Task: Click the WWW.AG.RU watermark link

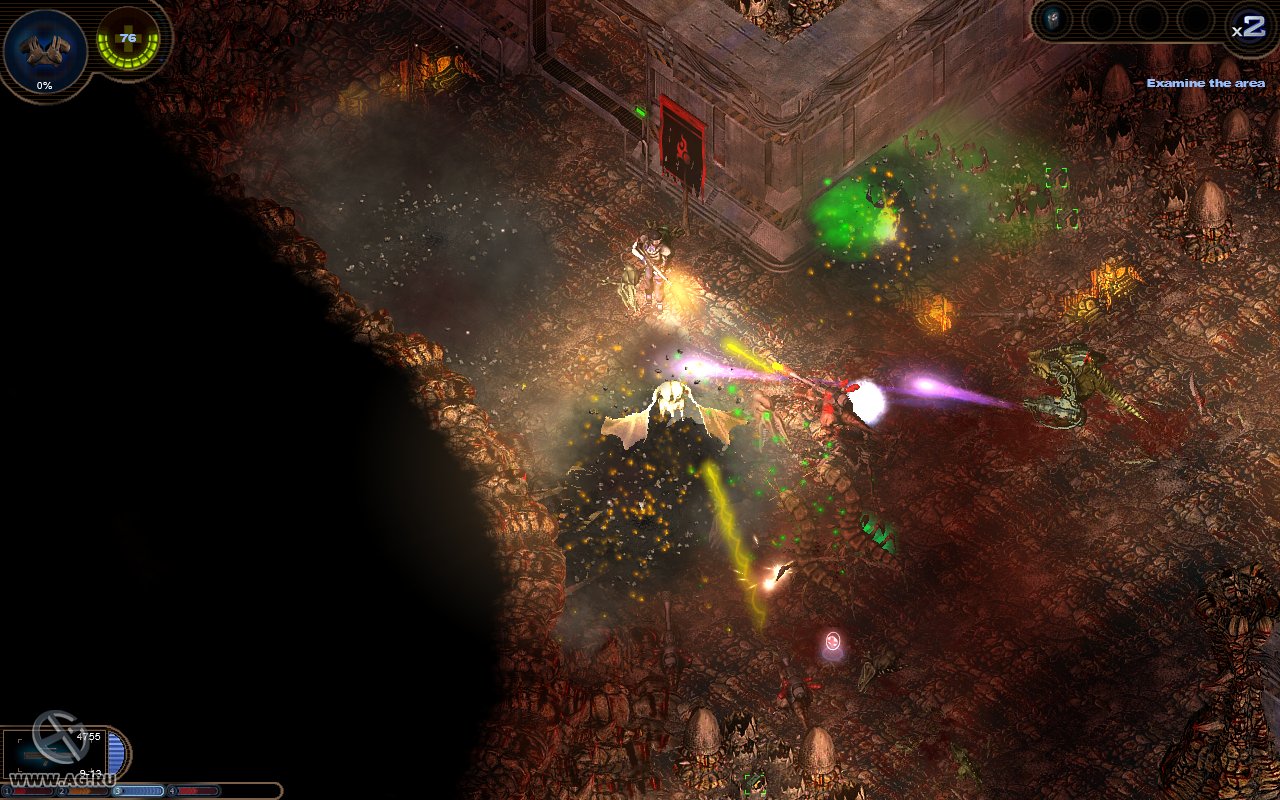Action: (63, 778)
